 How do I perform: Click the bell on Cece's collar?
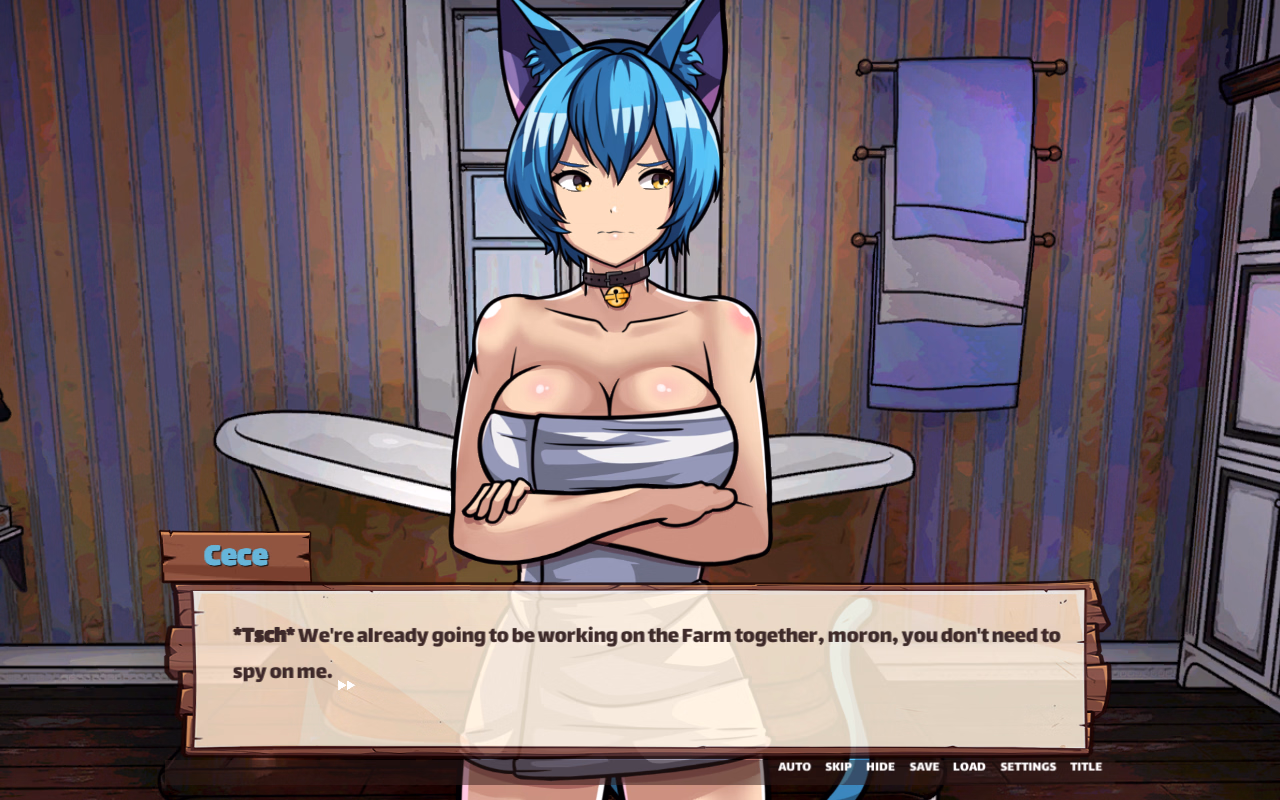point(617,295)
